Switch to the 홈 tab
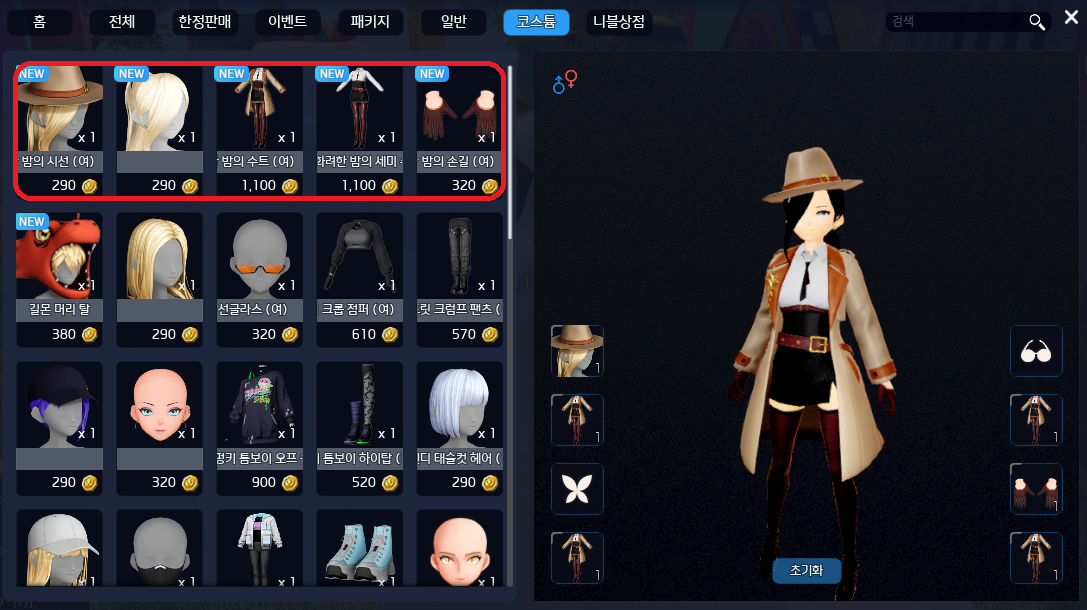Image resolution: width=1087 pixels, height=610 pixels. coord(39,22)
